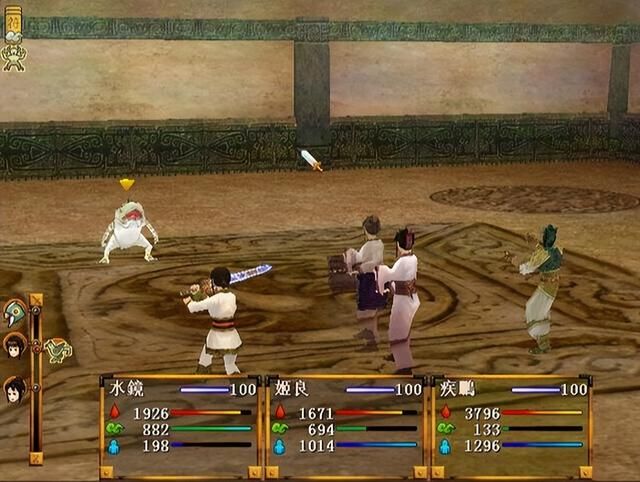640x482 pixels.
Task: Select the 姬良 party status panel
Action: [344, 425]
